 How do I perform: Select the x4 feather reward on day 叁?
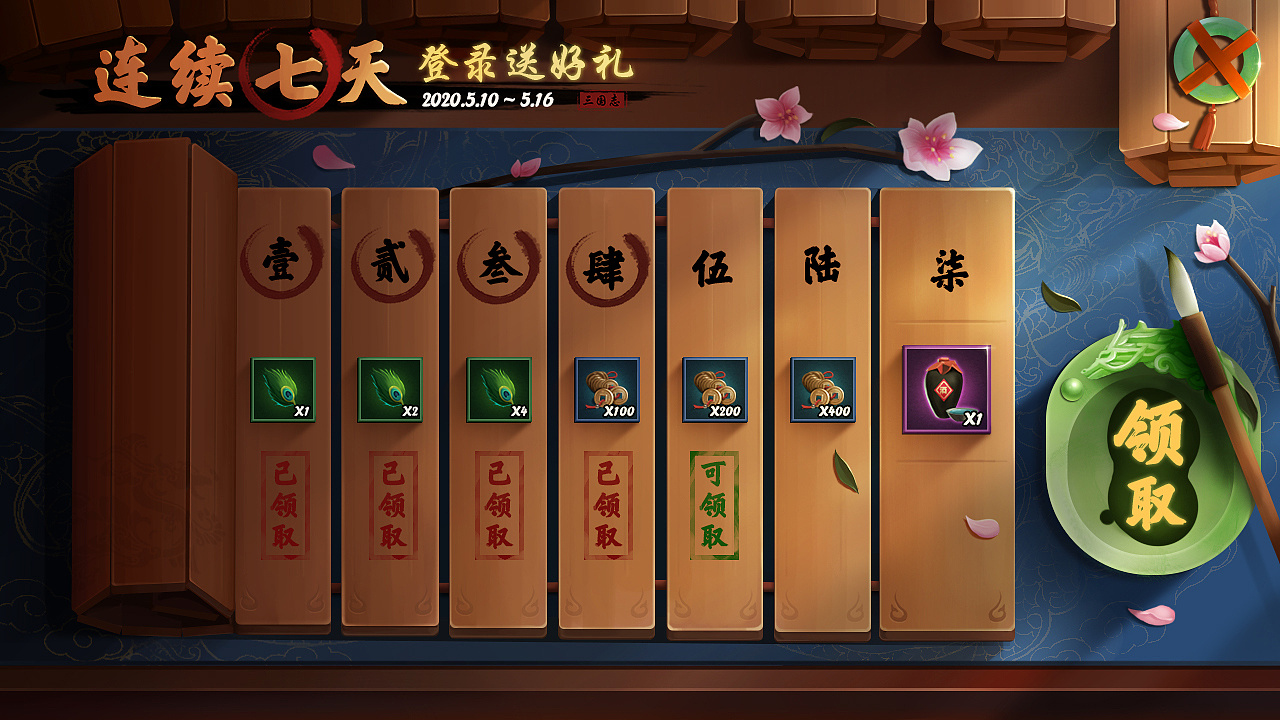(x=497, y=392)
